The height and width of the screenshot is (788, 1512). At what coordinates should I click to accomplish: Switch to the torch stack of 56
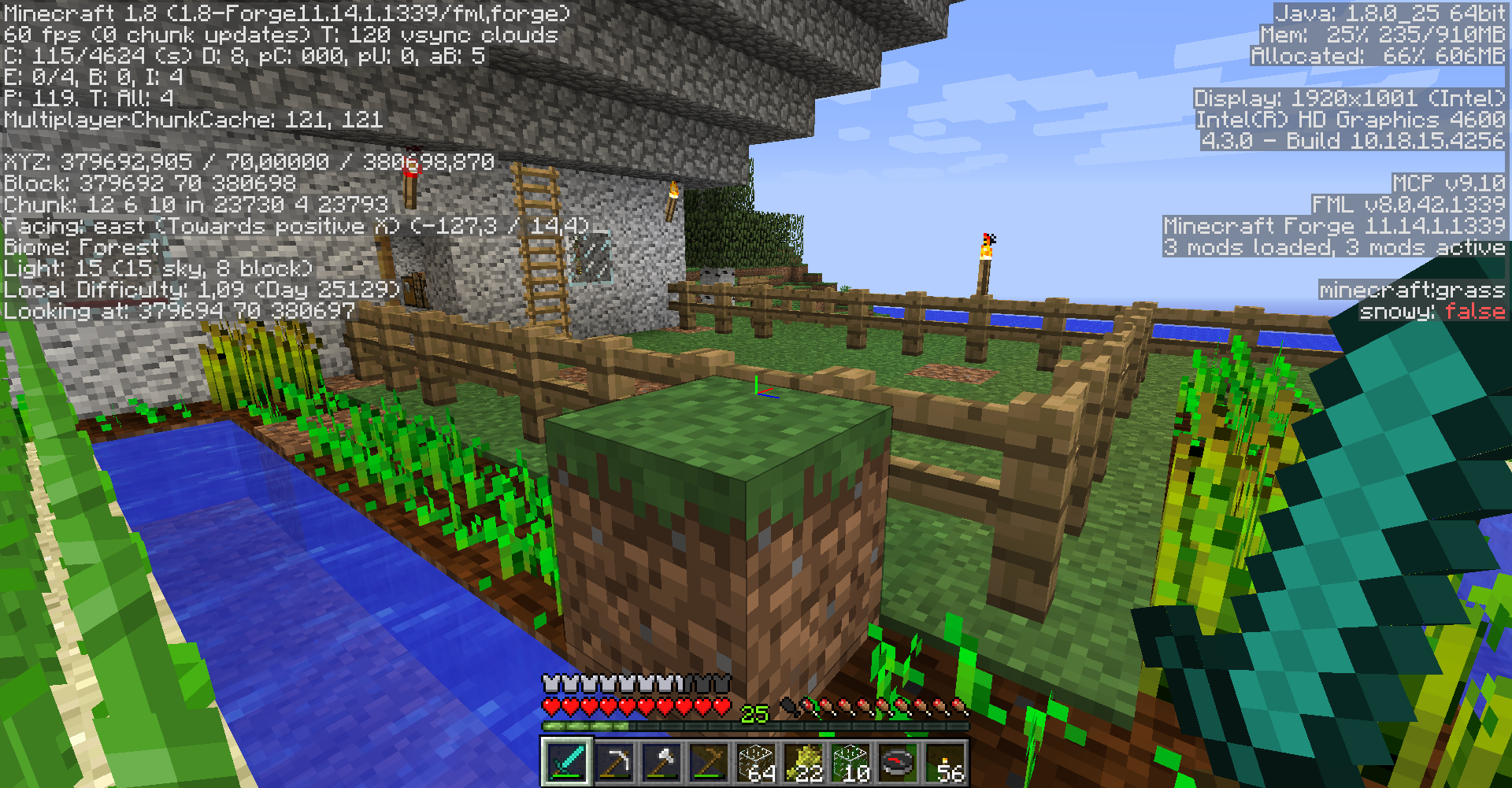point(945,761)
